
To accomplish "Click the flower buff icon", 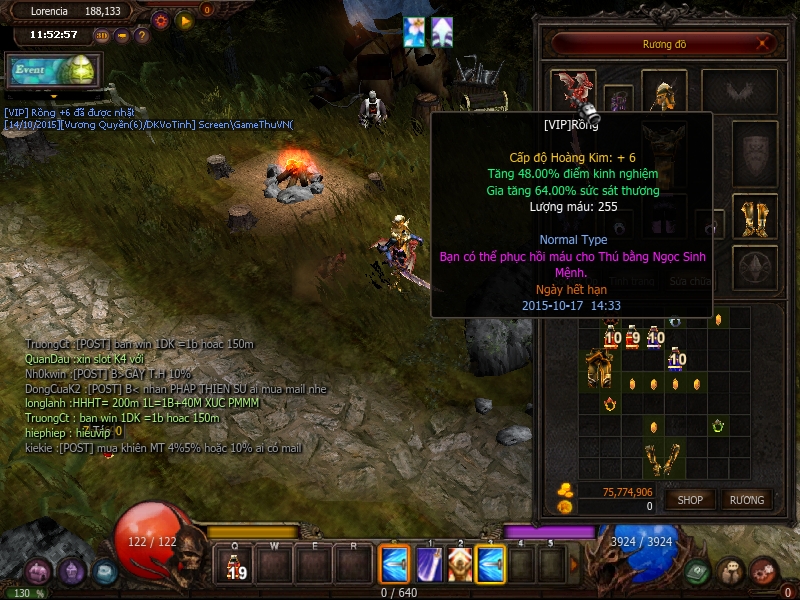I will click(x=414, y=32).
